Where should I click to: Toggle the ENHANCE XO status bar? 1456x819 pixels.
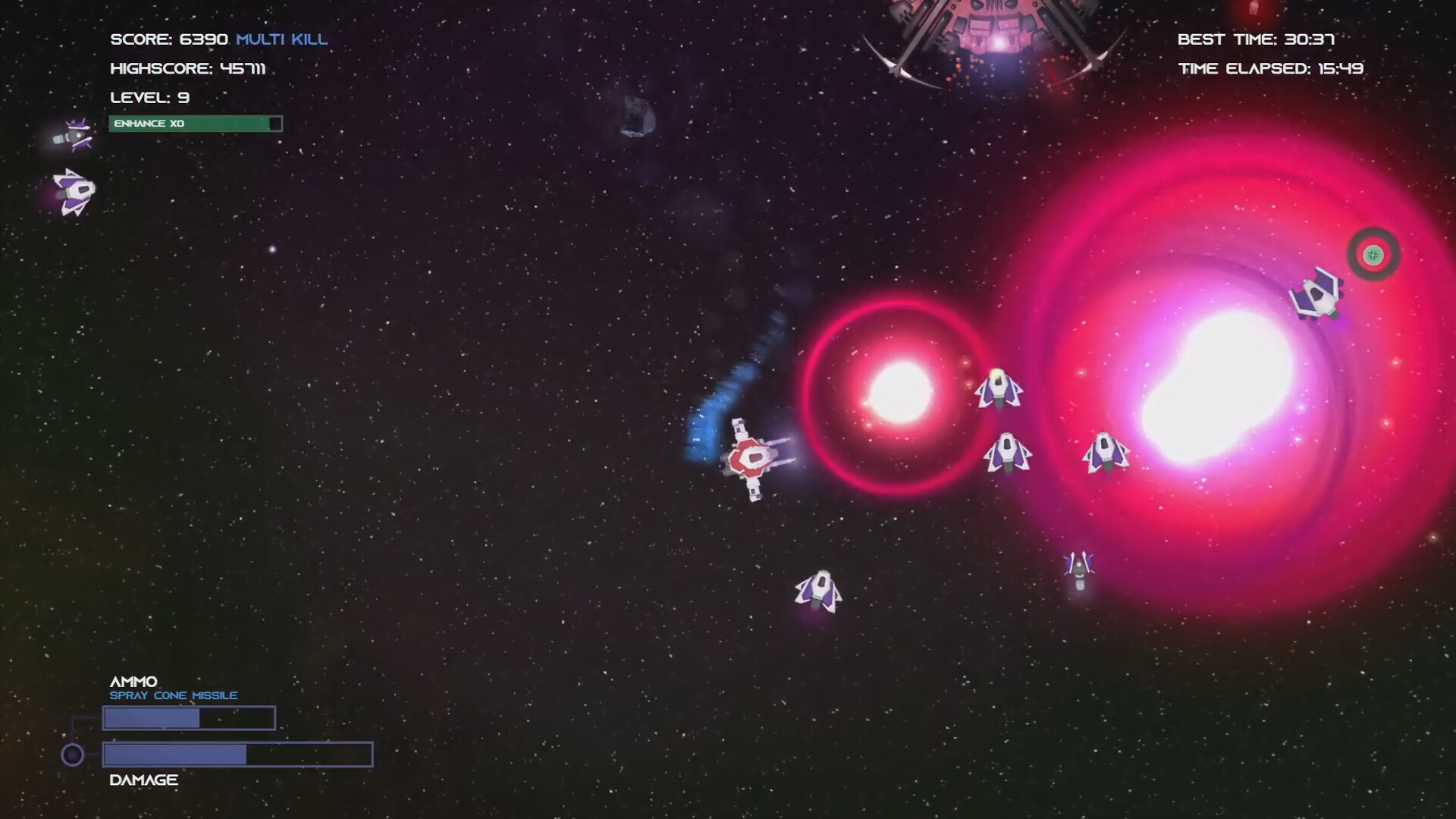pos(196,123)
